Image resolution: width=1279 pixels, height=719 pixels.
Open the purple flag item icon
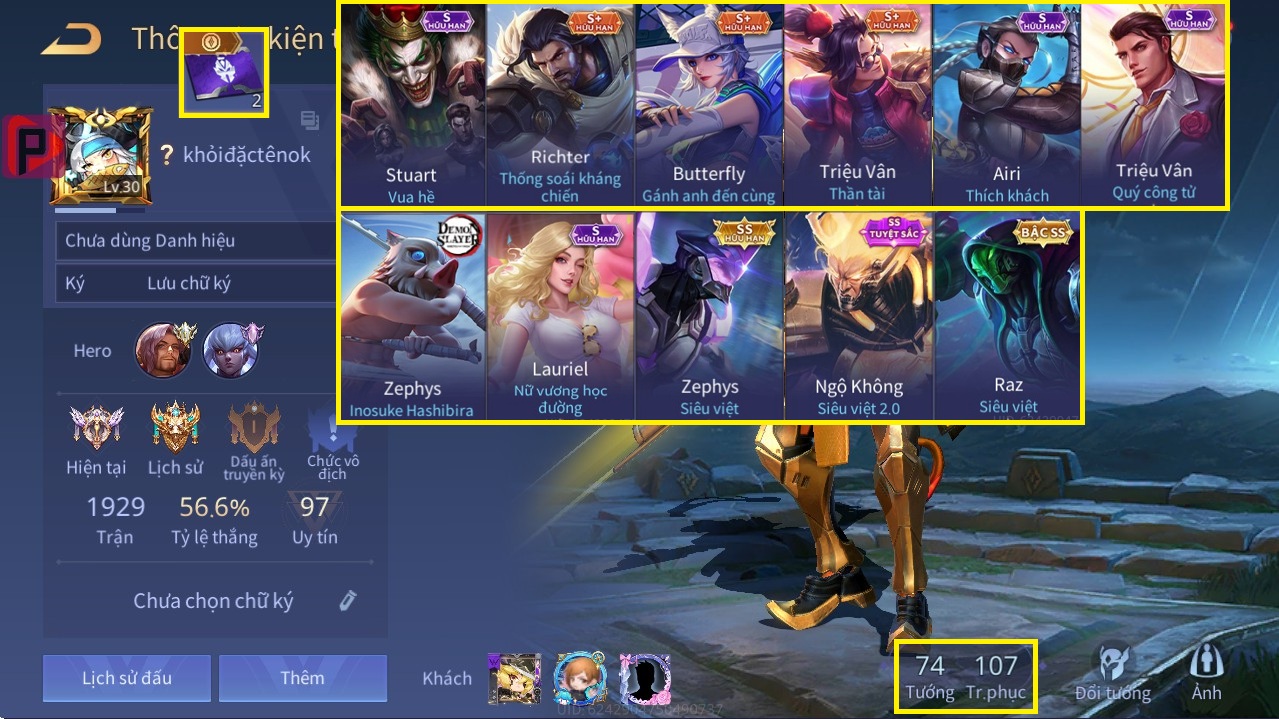pyautogui.click(x=224, y=73)
